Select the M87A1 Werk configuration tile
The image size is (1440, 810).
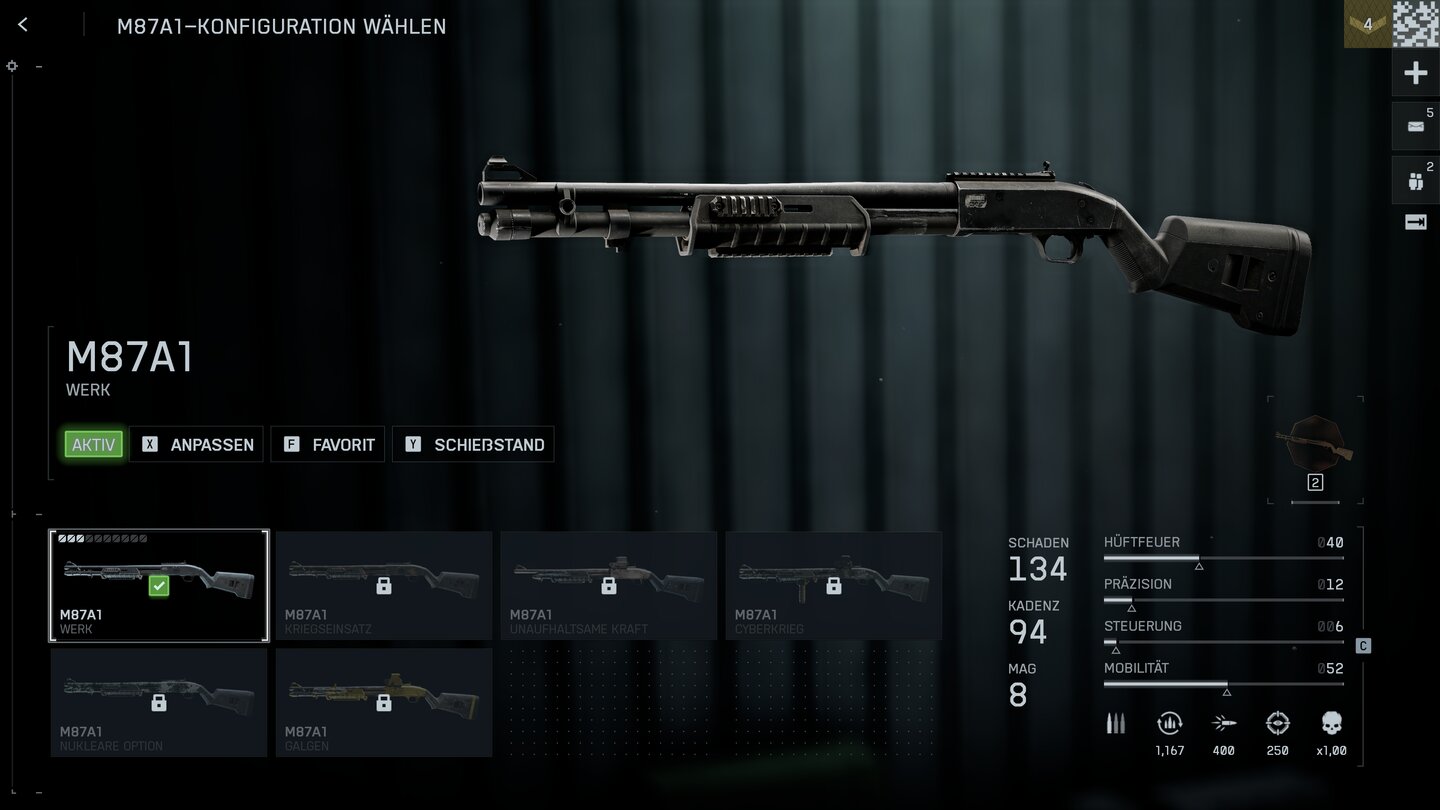159,586
